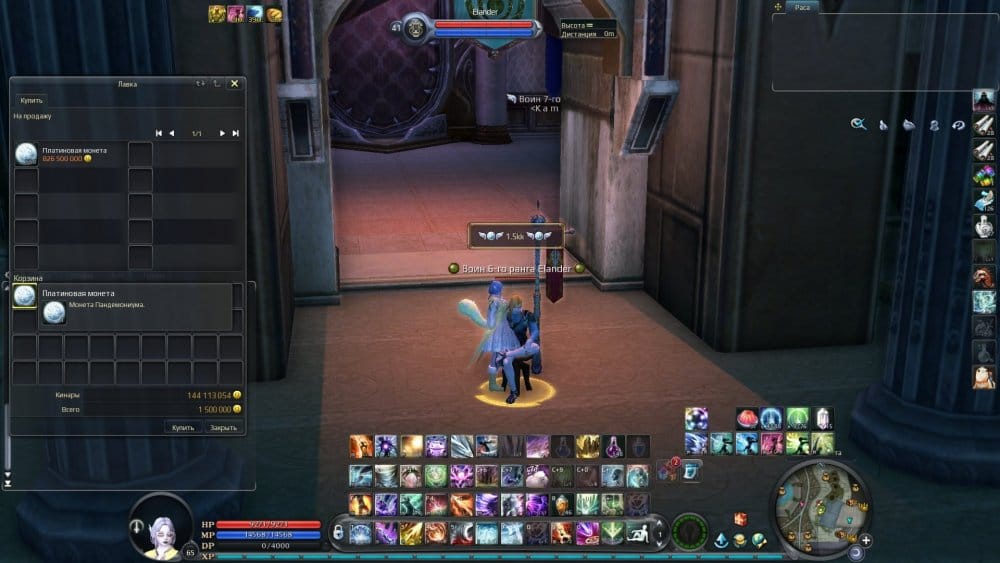The width and height of the screenshot is (1000, 563).
Task: Click the small red gift cube icon
Action: [740, 518]
